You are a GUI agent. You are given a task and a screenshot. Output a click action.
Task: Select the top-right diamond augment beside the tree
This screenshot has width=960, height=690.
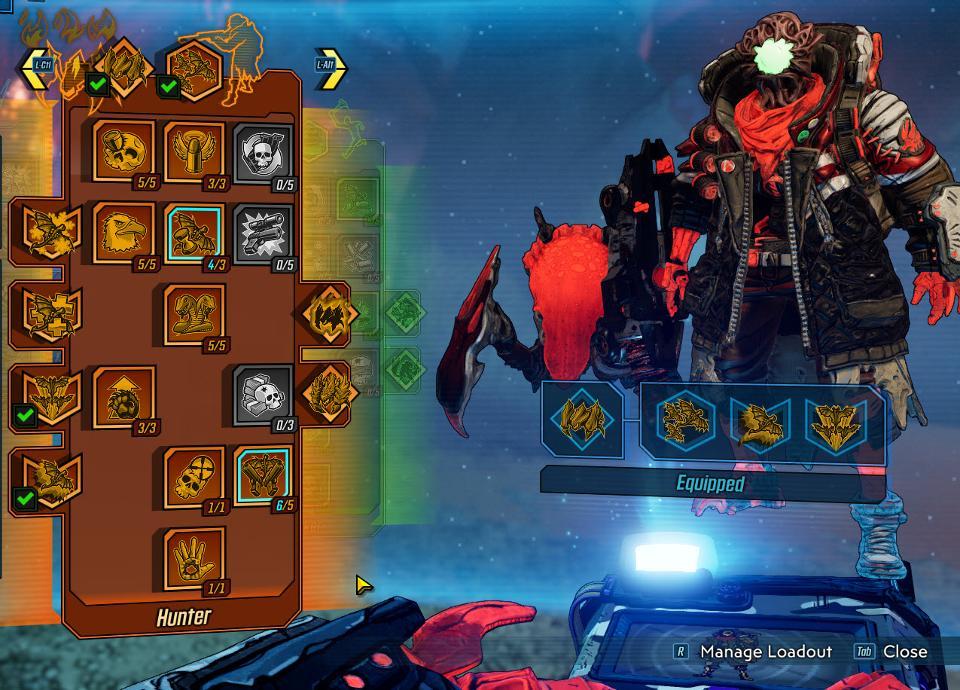(x=326, y=313)
